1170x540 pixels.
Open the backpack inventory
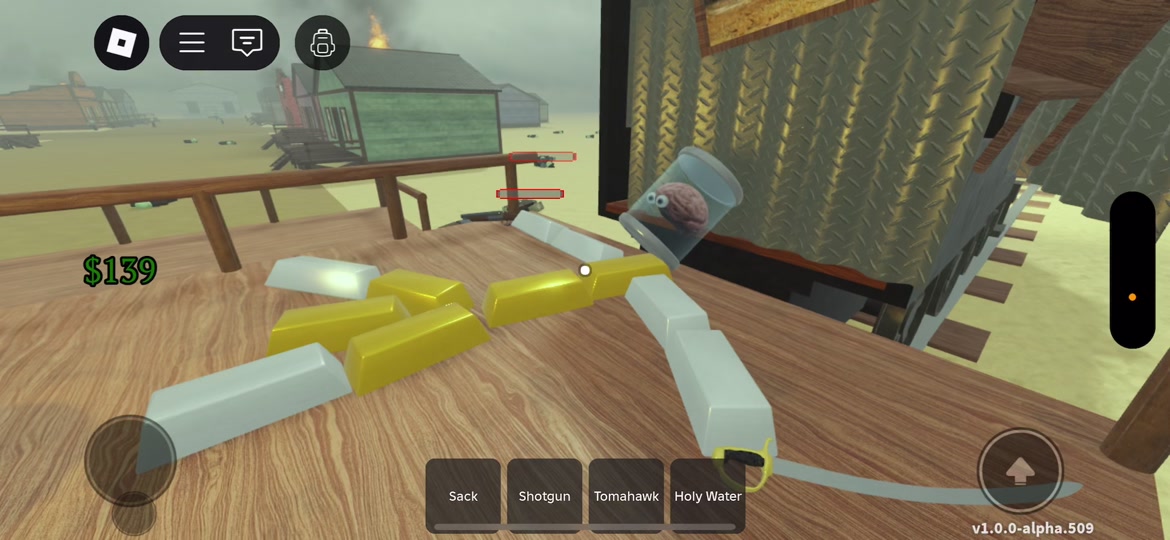click(322, 43)
